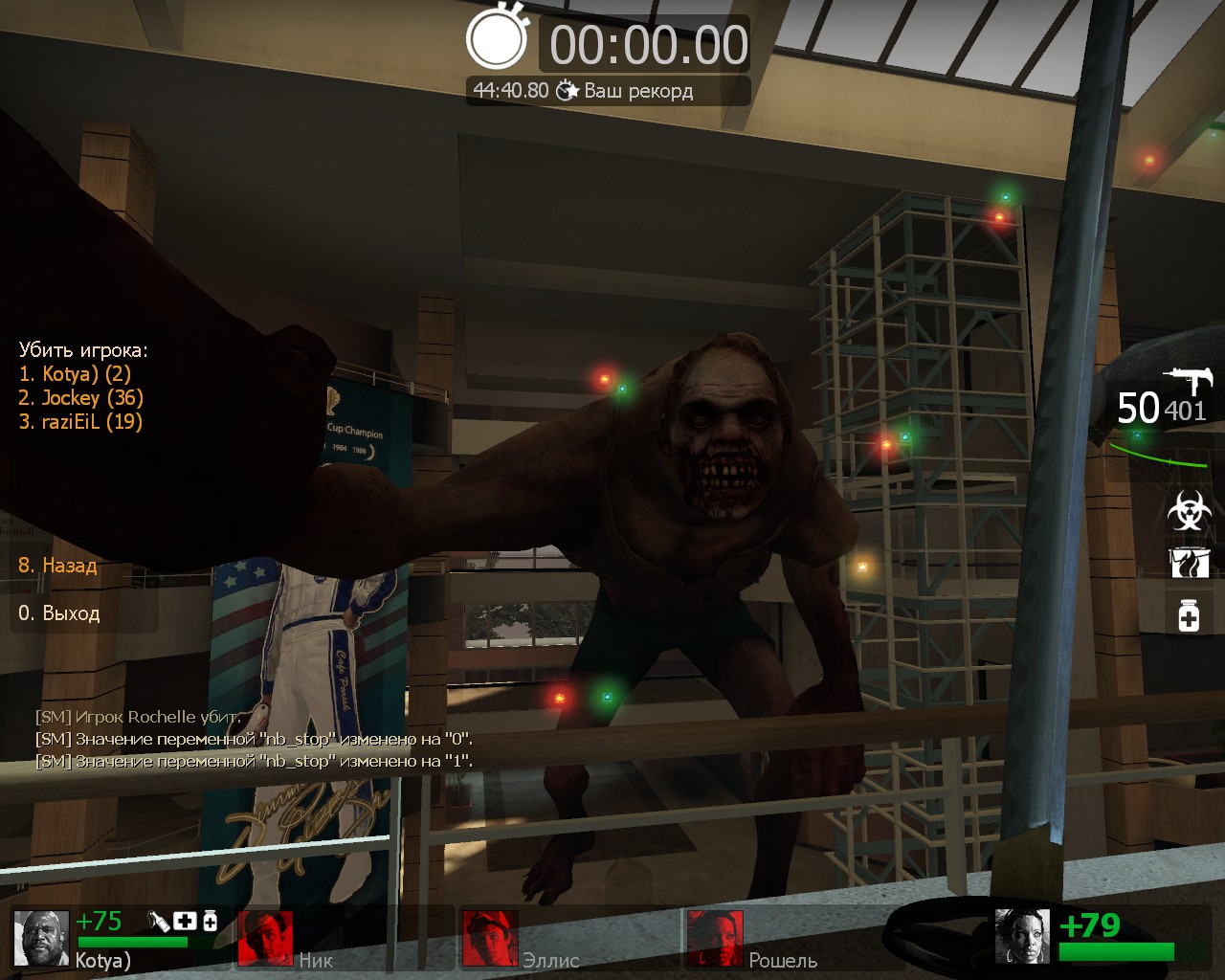Go back with the Назад option
The width and height of the screenshot is (1225, 980).
tap(58, 566)
